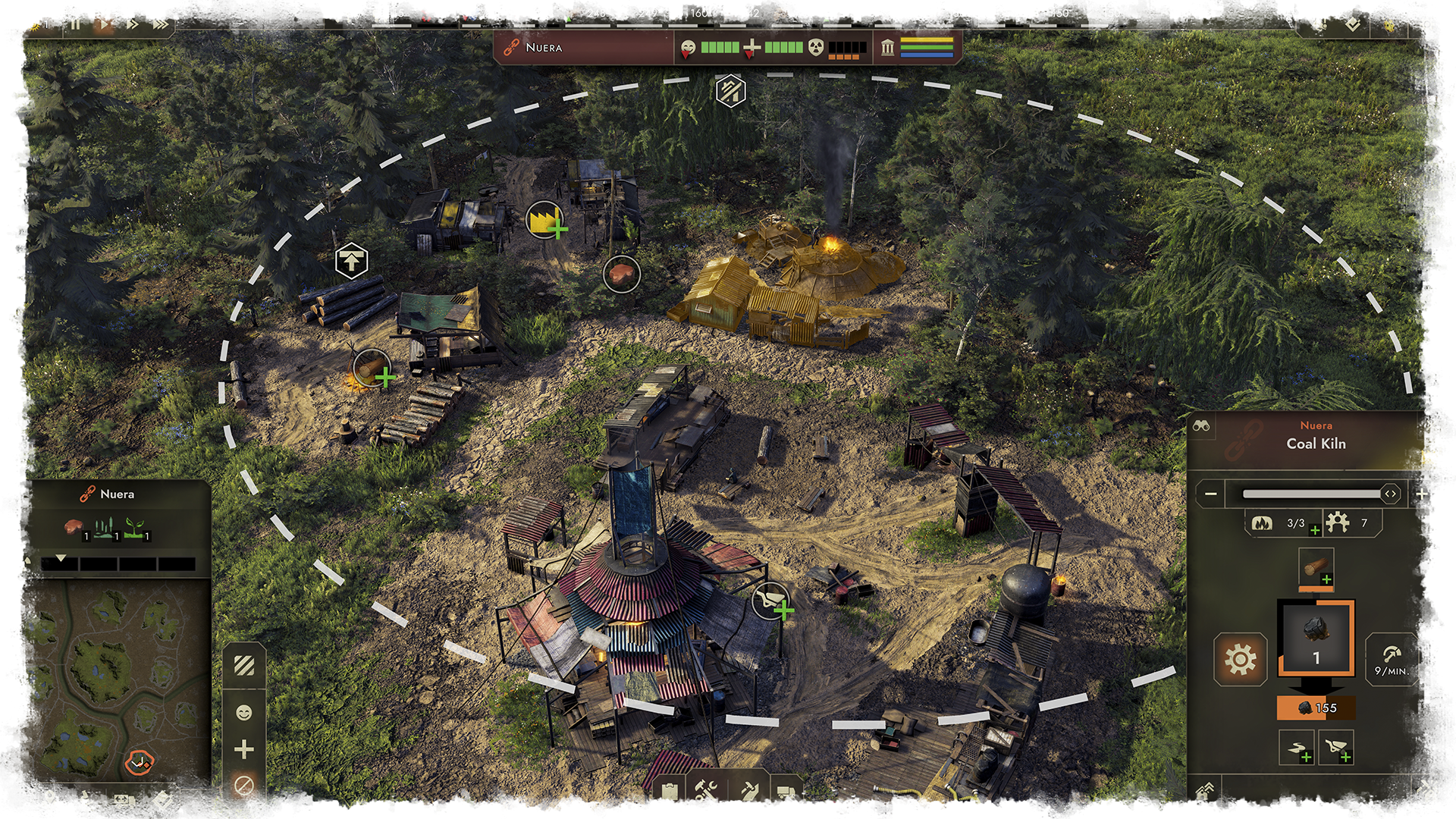The width and height of the screenshot is (1456, 819).
Task: Open the research microscope button
Action: [87, 800]
